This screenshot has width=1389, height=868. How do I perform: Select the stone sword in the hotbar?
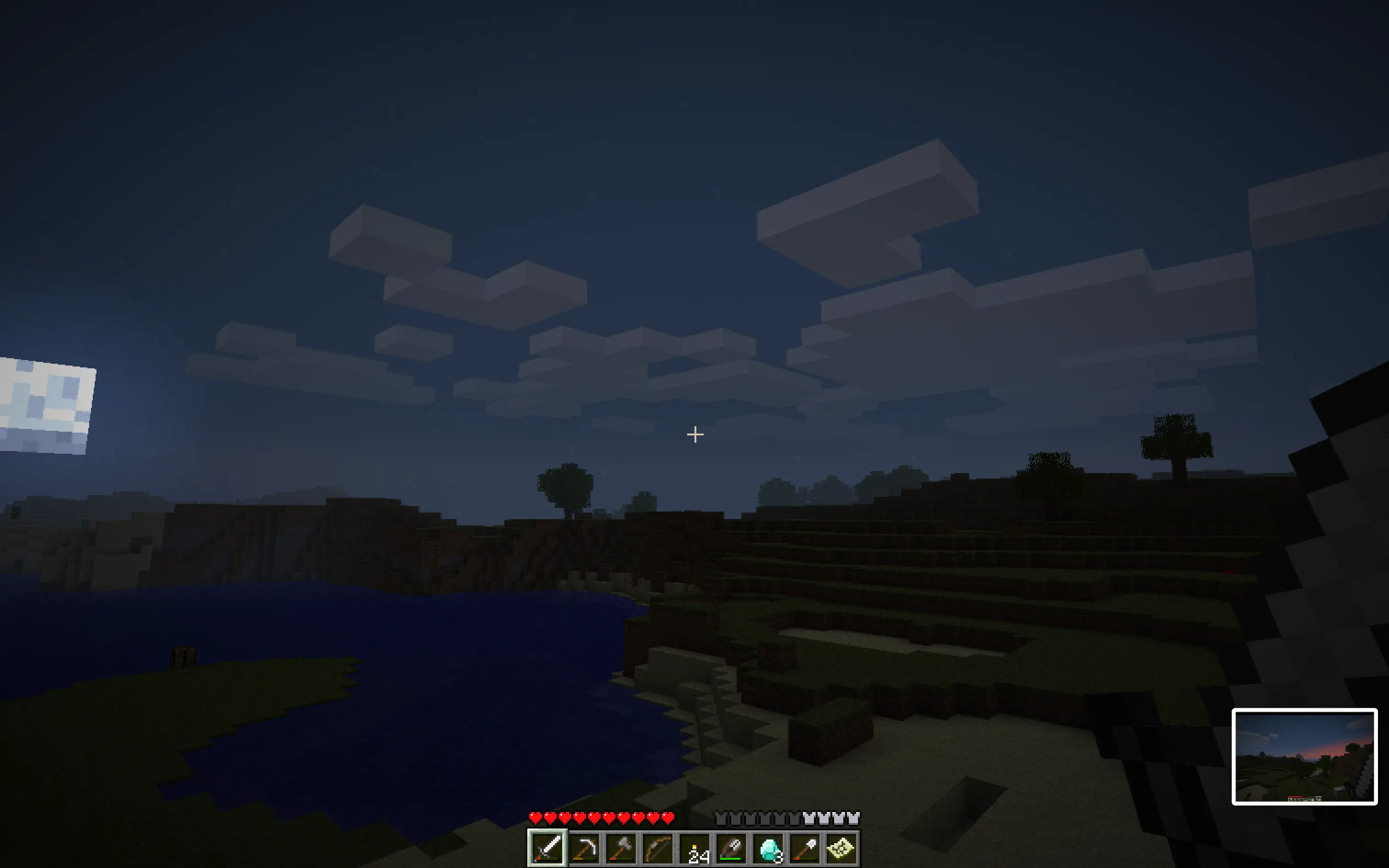point(548,848)
